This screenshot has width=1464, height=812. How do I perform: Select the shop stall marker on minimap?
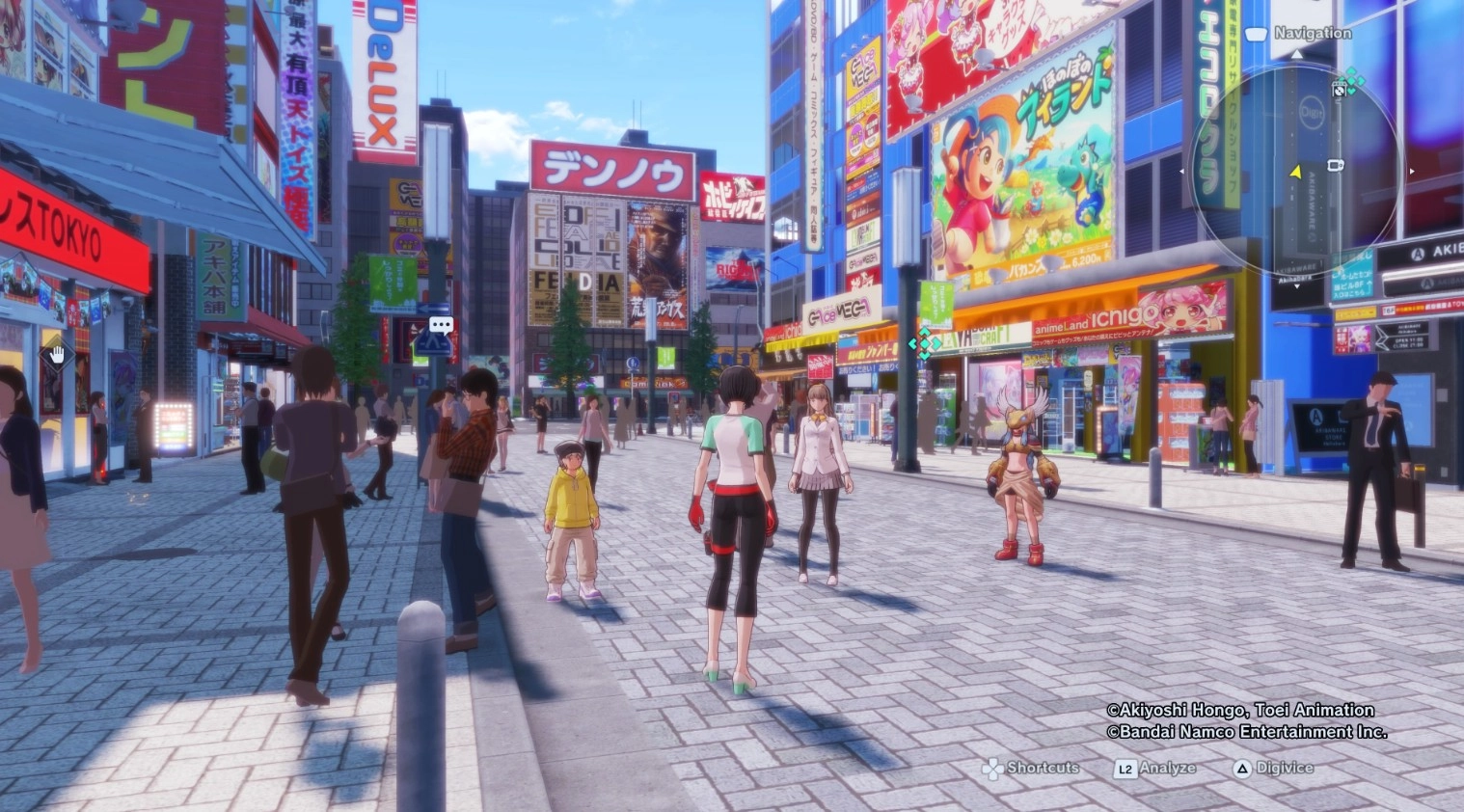tap(1340, 90)
